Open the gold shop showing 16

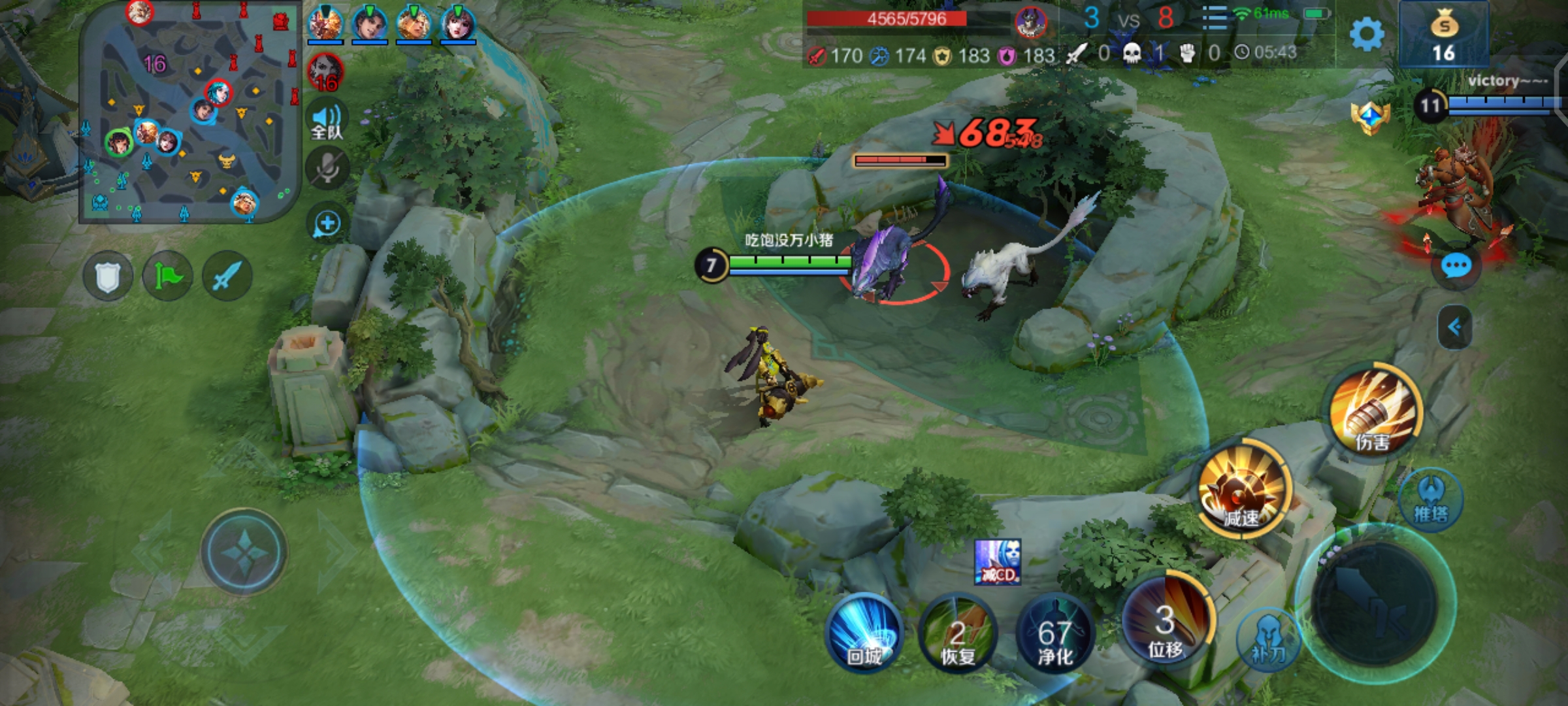pos(1443,35)
